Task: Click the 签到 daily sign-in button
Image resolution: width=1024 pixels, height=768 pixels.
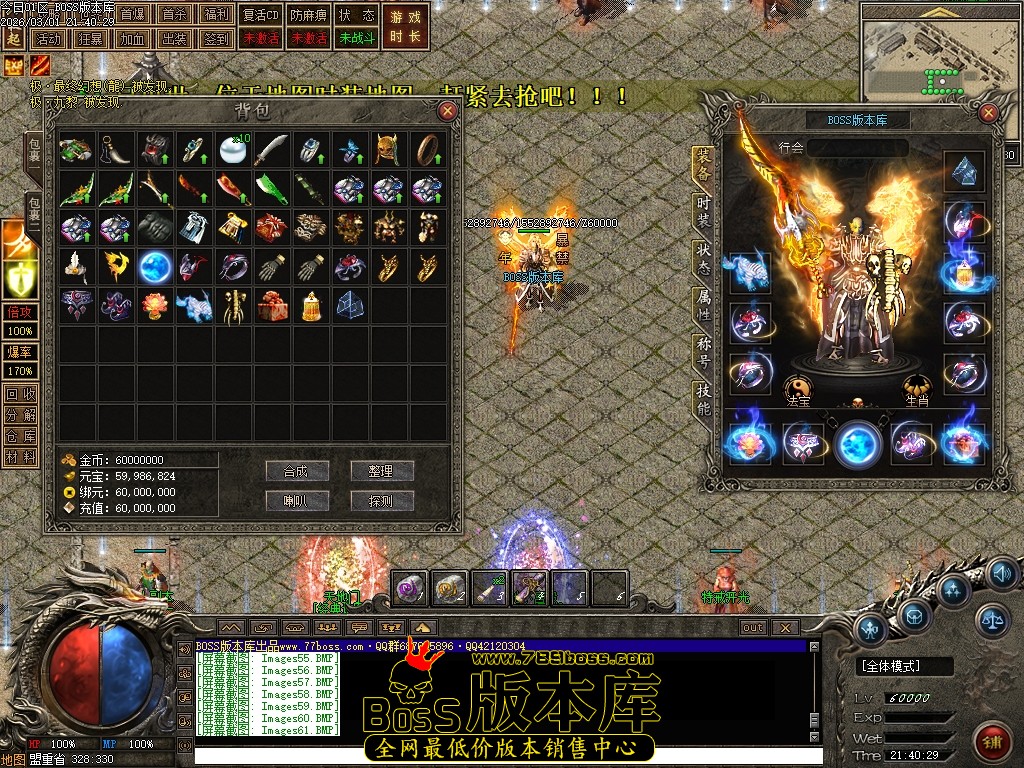Action: click(215, 39)
